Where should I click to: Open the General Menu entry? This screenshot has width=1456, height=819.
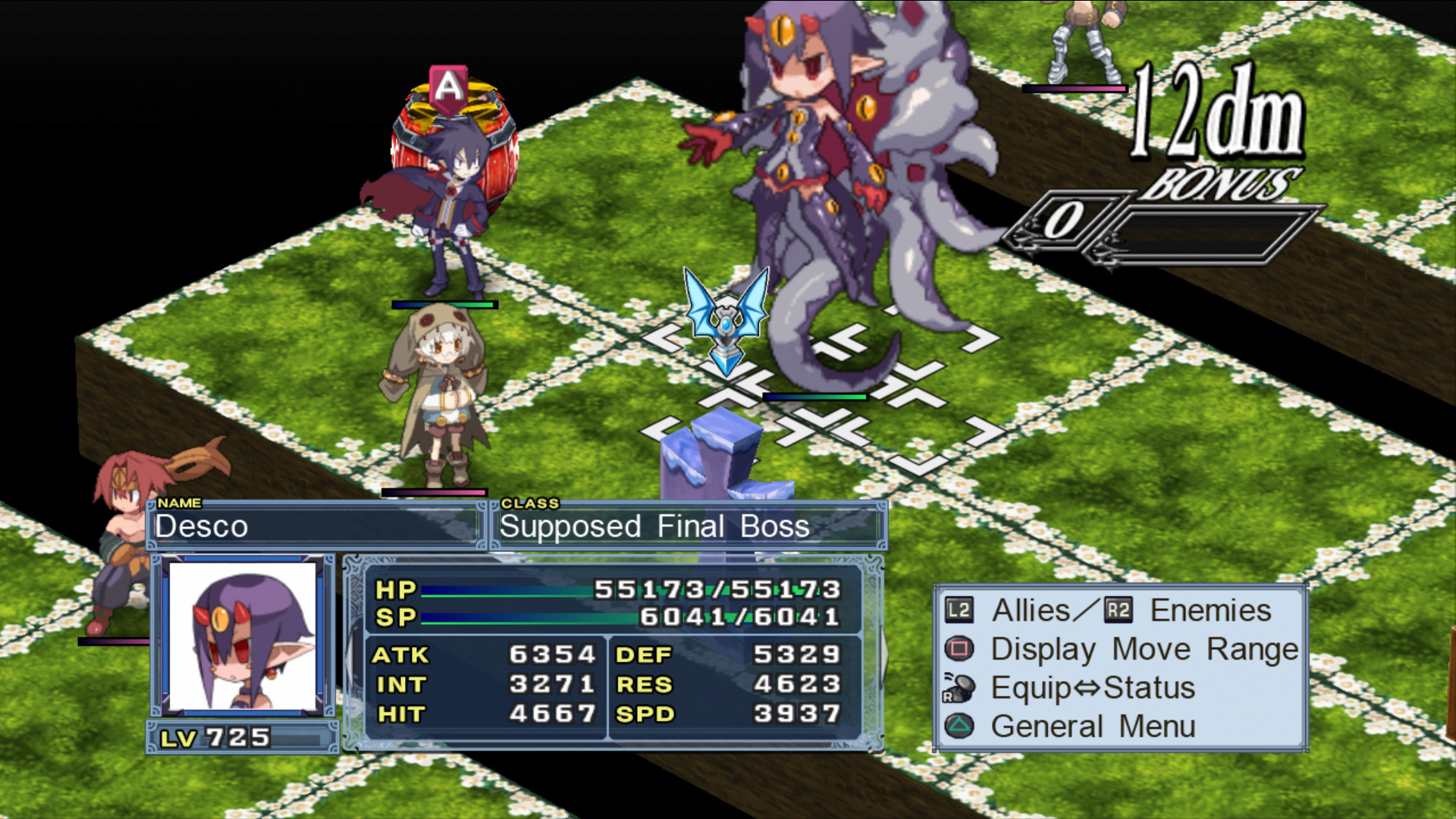[1092, 726]
